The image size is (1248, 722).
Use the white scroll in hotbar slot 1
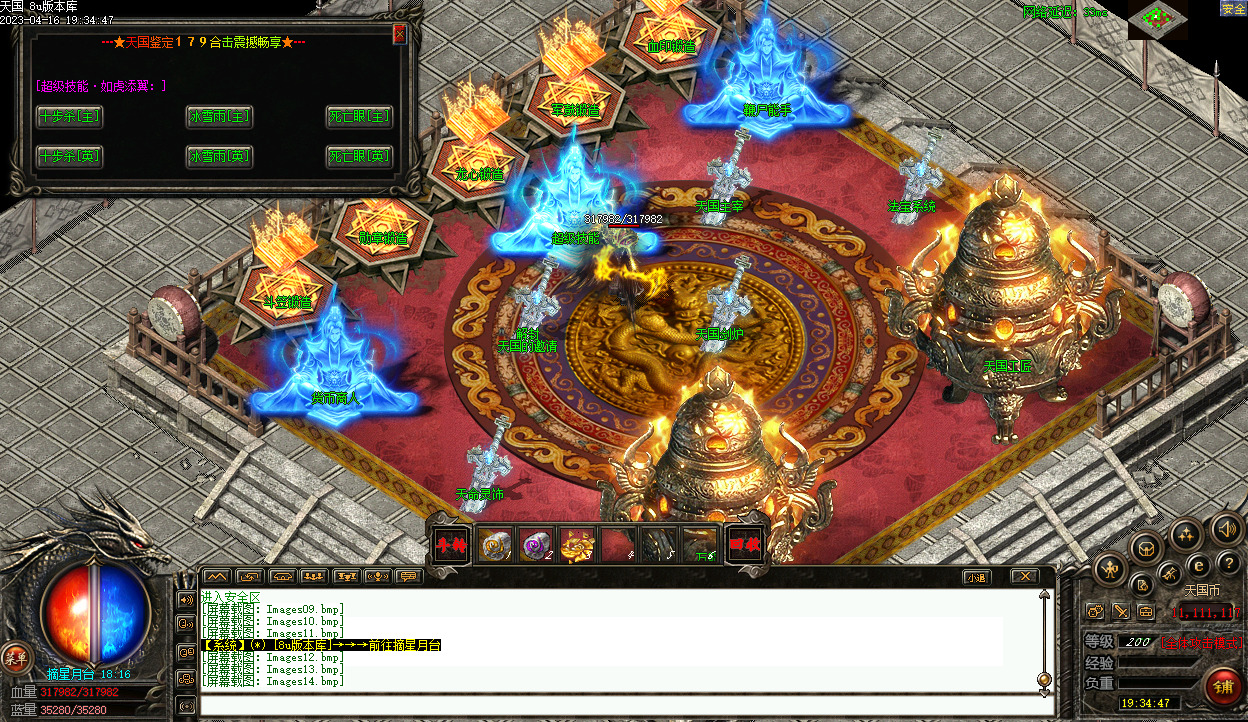(x=495, y=545)
